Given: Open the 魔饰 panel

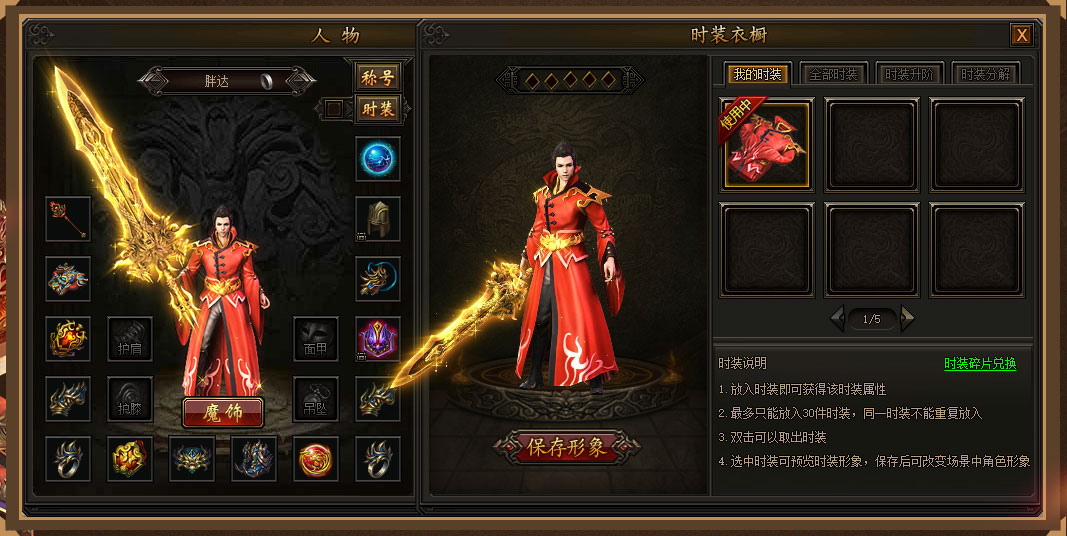Looking at the screenshot, I should pyautogui.click(x=222, y=412).
